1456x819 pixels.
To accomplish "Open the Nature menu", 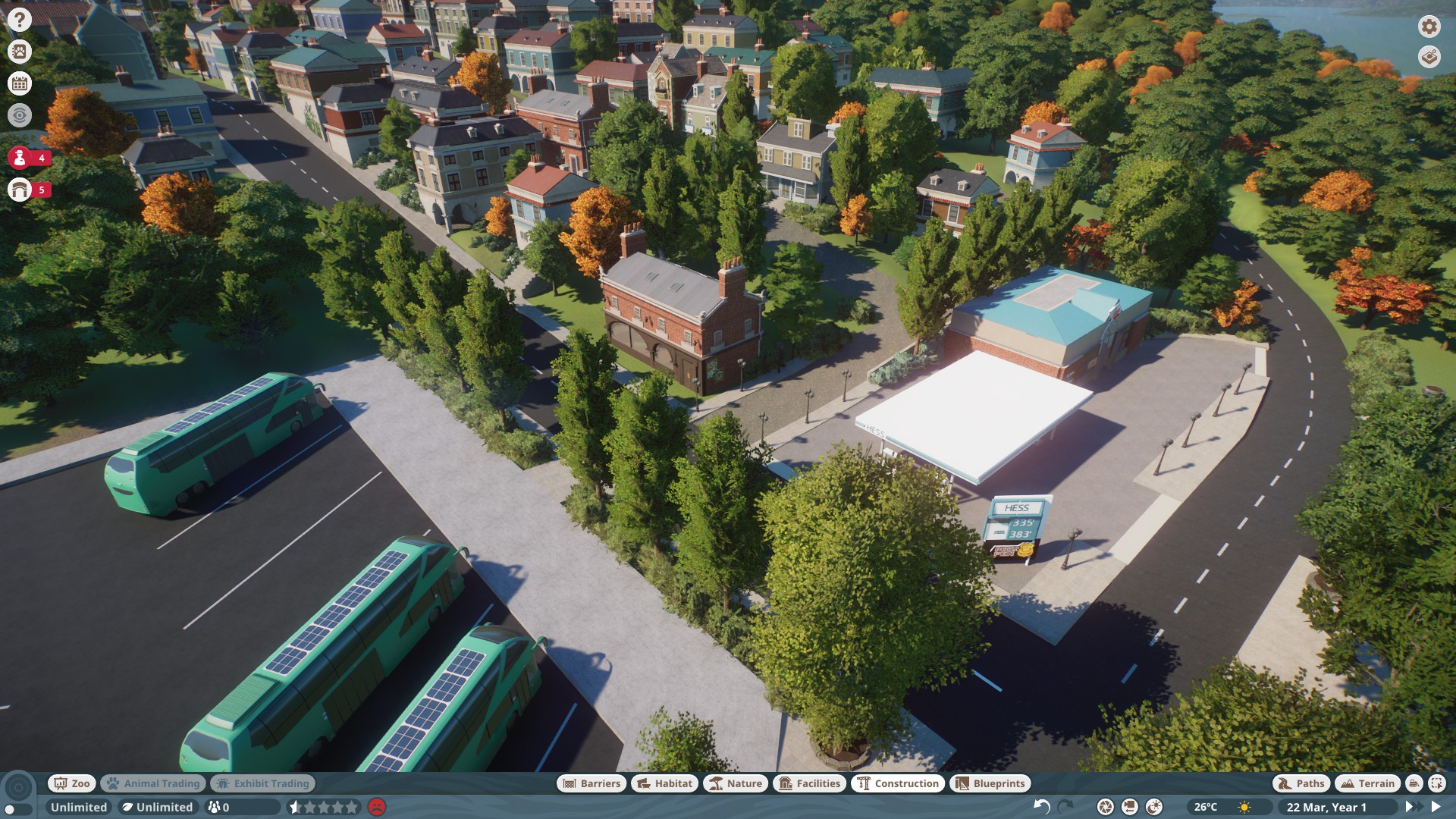I will tap(736, 783).
